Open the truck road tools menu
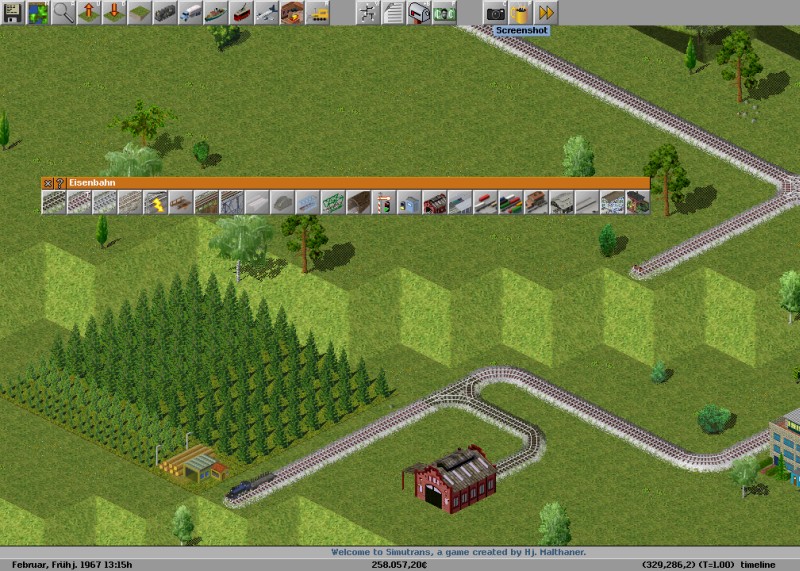This screenshot has height=571, width=800. (x=191, y=12)
